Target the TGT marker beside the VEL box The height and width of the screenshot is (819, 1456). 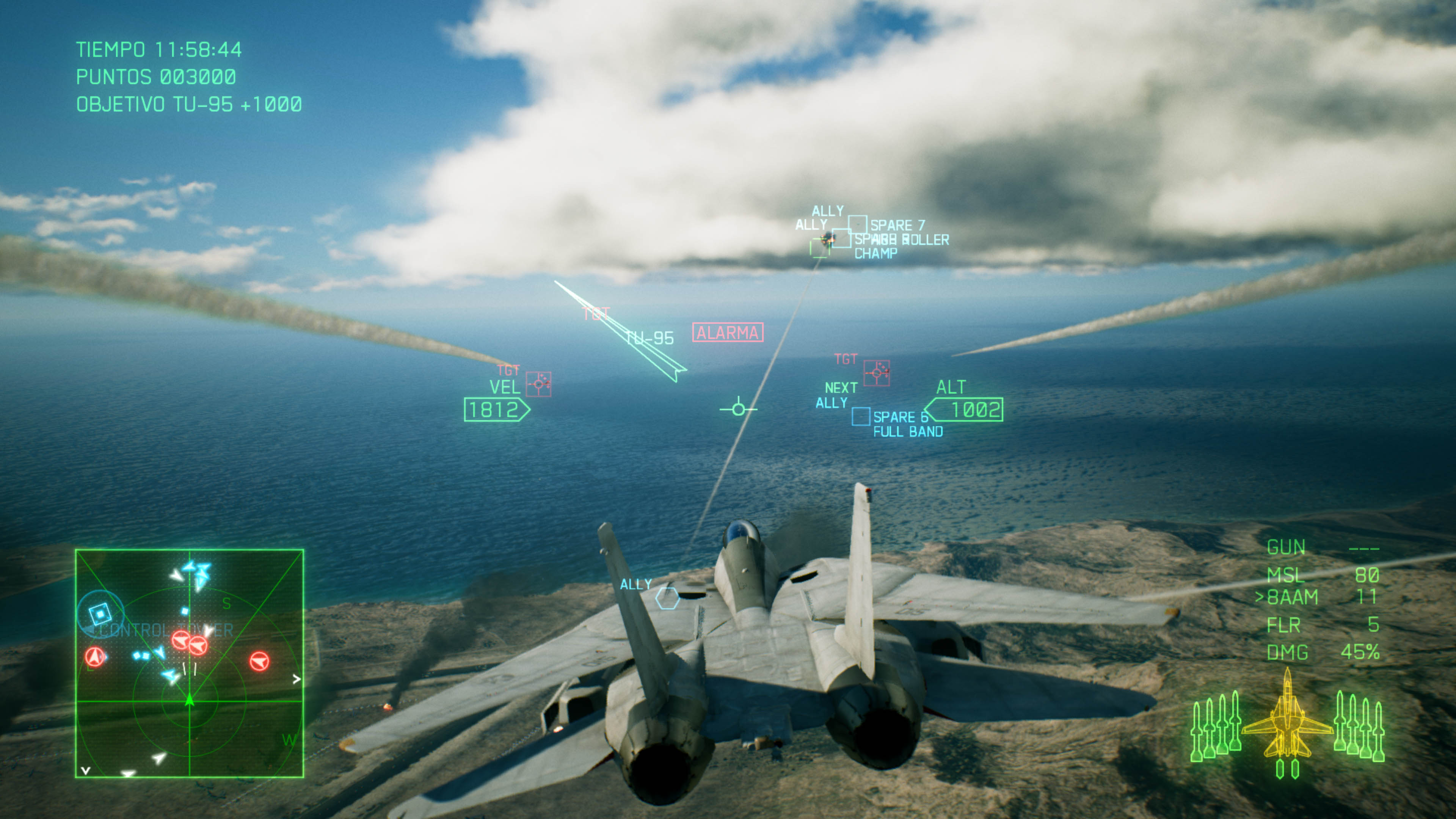pyautogui.click(x=539, y=384)
